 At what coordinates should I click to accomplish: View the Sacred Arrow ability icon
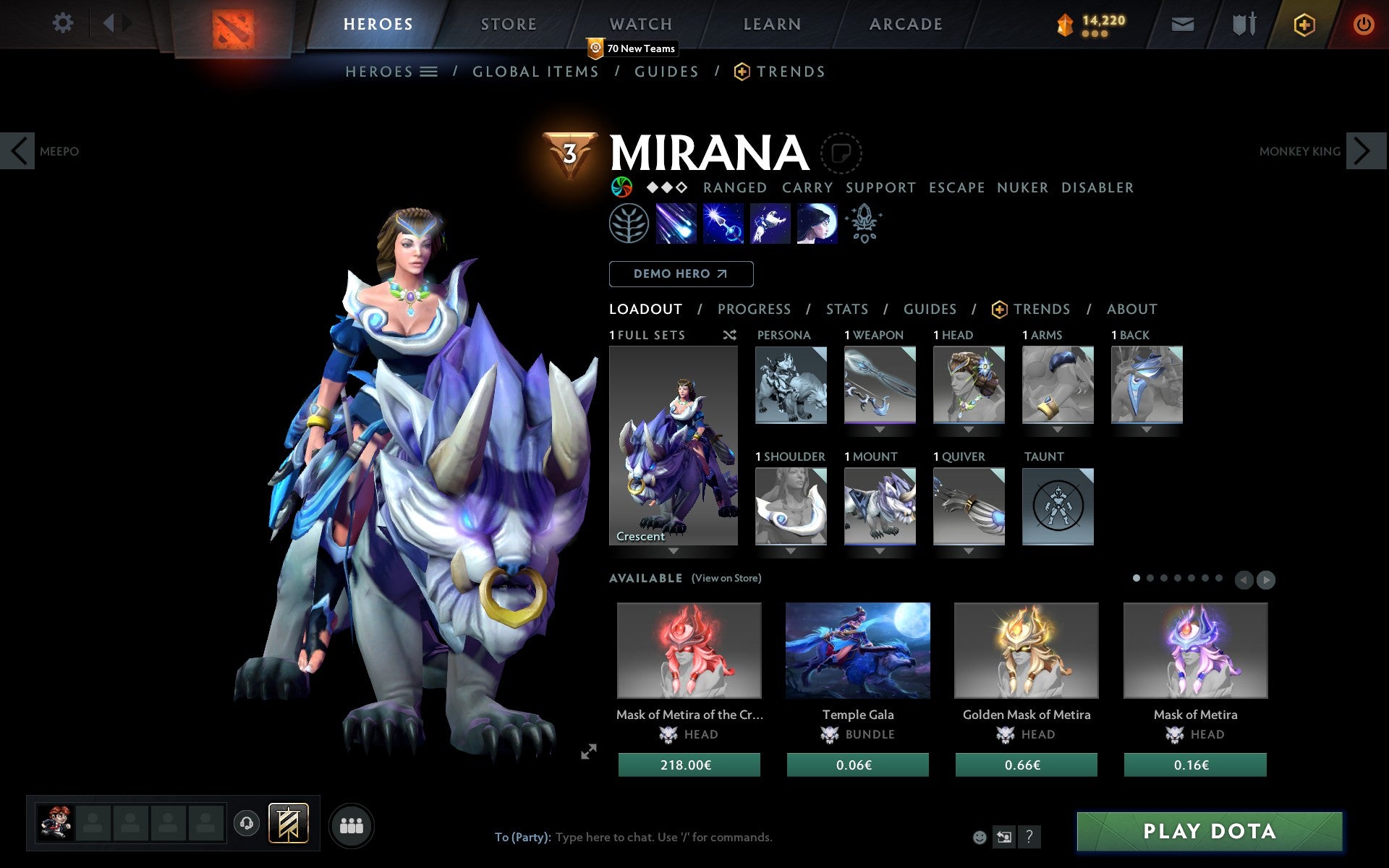pos(723,224)
